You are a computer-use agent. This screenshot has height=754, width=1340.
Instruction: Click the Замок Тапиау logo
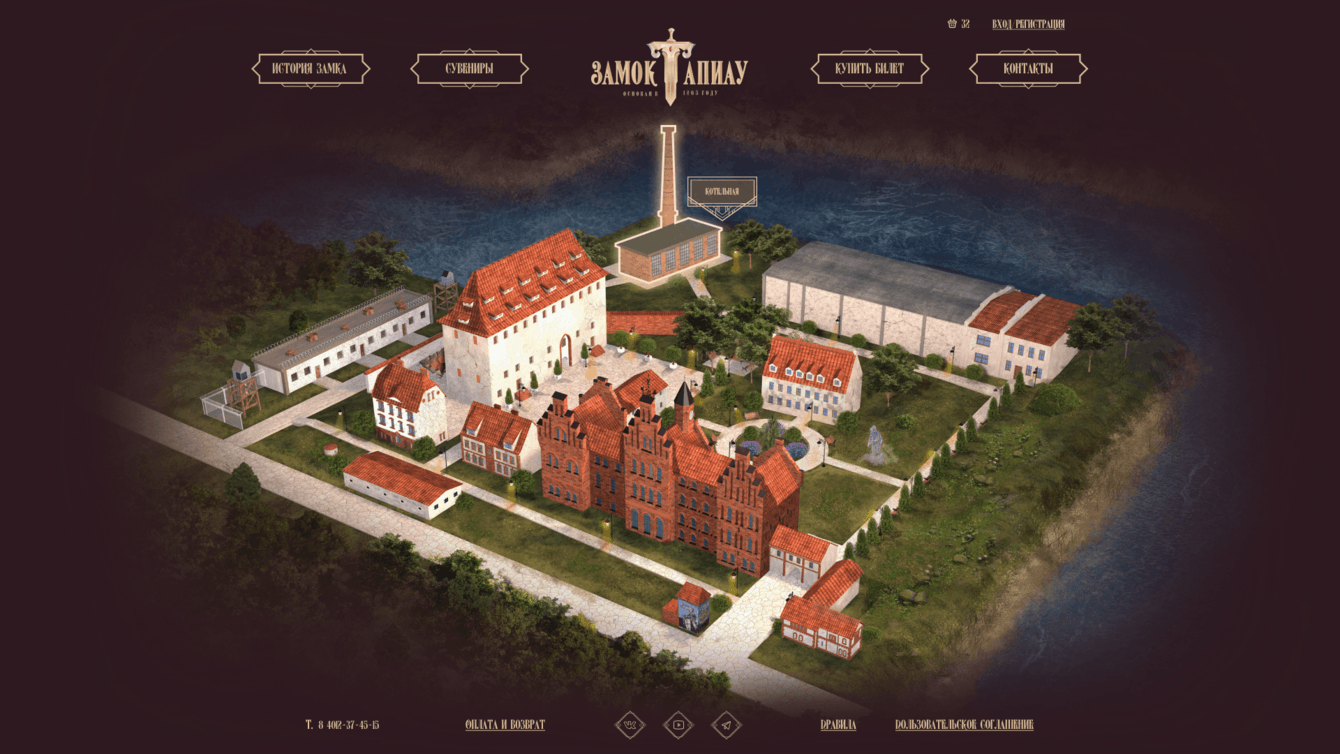pos(669,68)
